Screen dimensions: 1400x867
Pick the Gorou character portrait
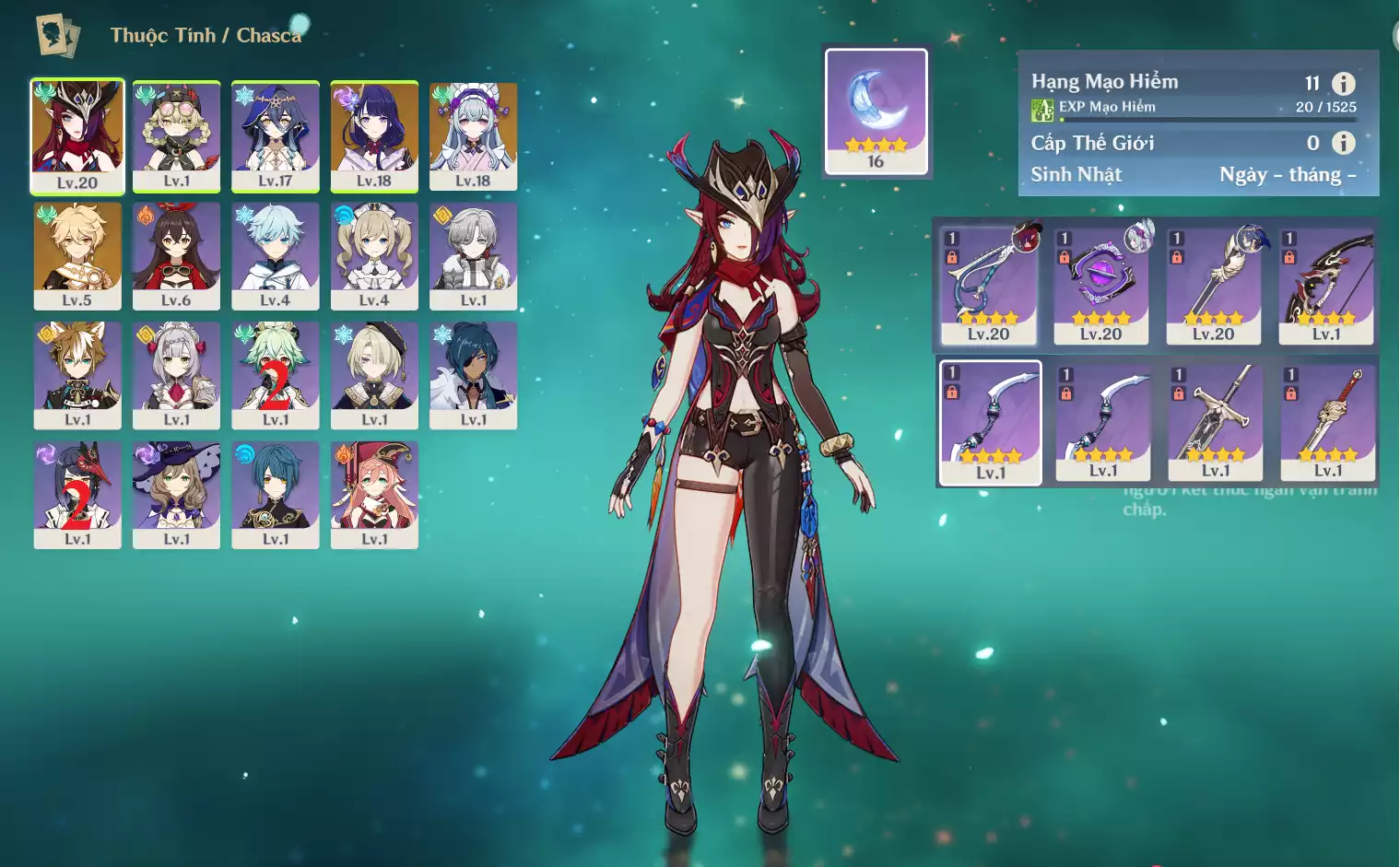pyautogui.click(x=77, y=375)
